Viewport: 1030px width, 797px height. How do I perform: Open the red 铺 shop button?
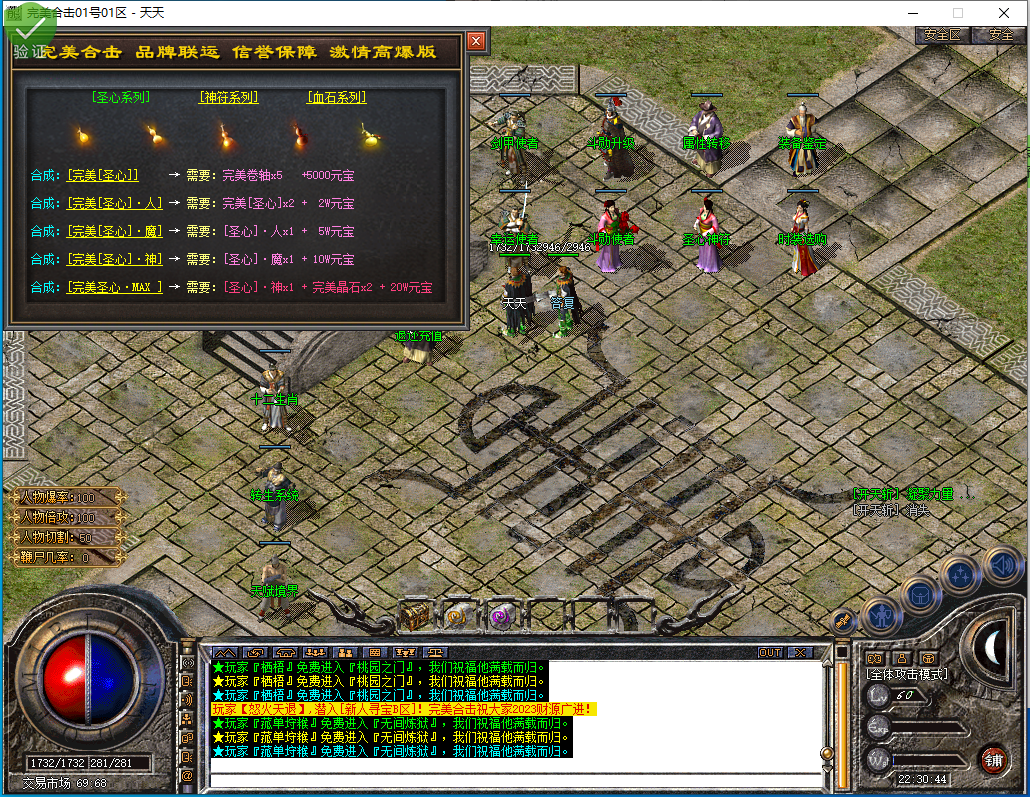click(992, 759)
